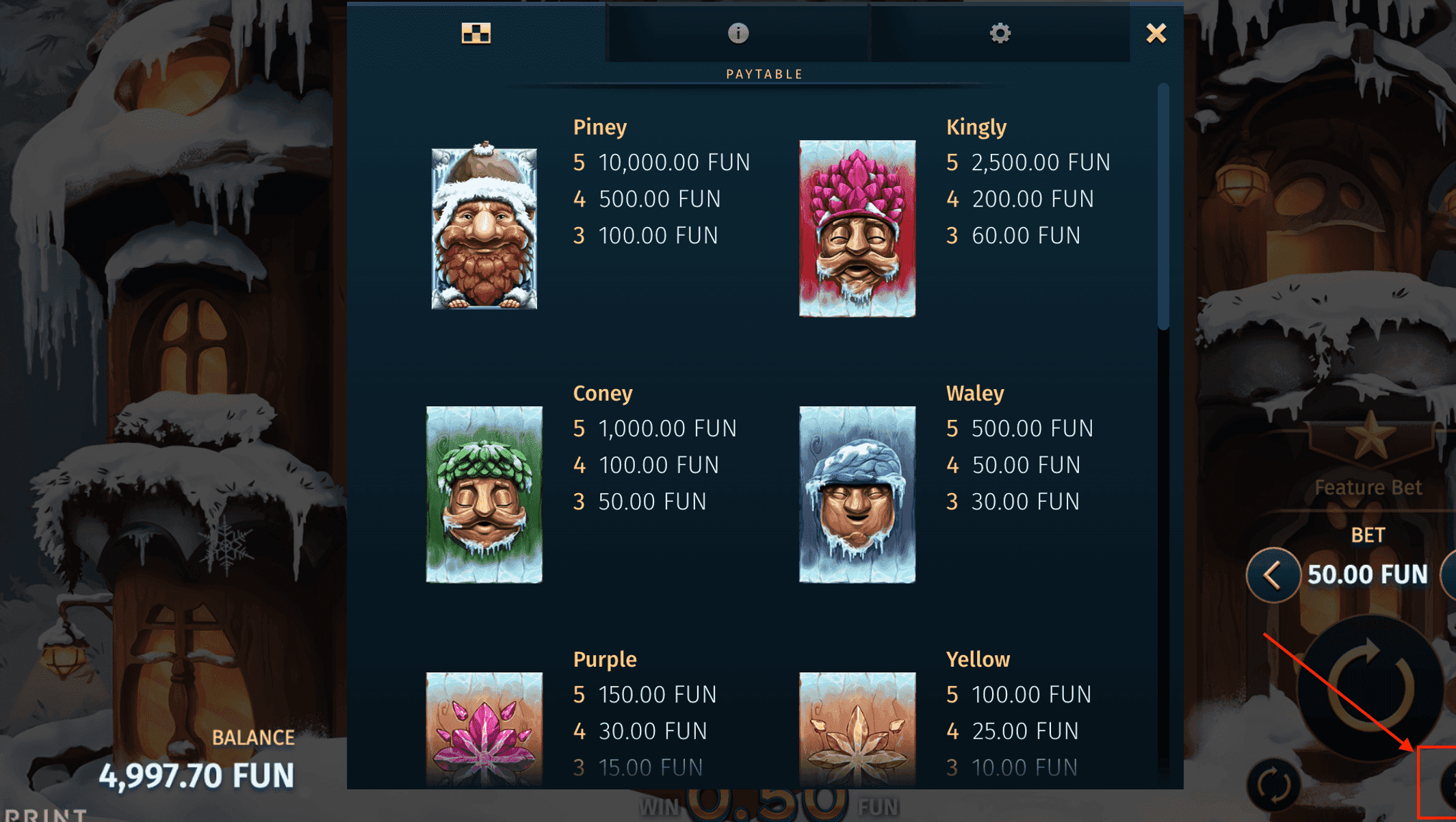Close the PAYTABLE overlay
This screenshot has height=822, width=1456.
(x=1156, y=33)
